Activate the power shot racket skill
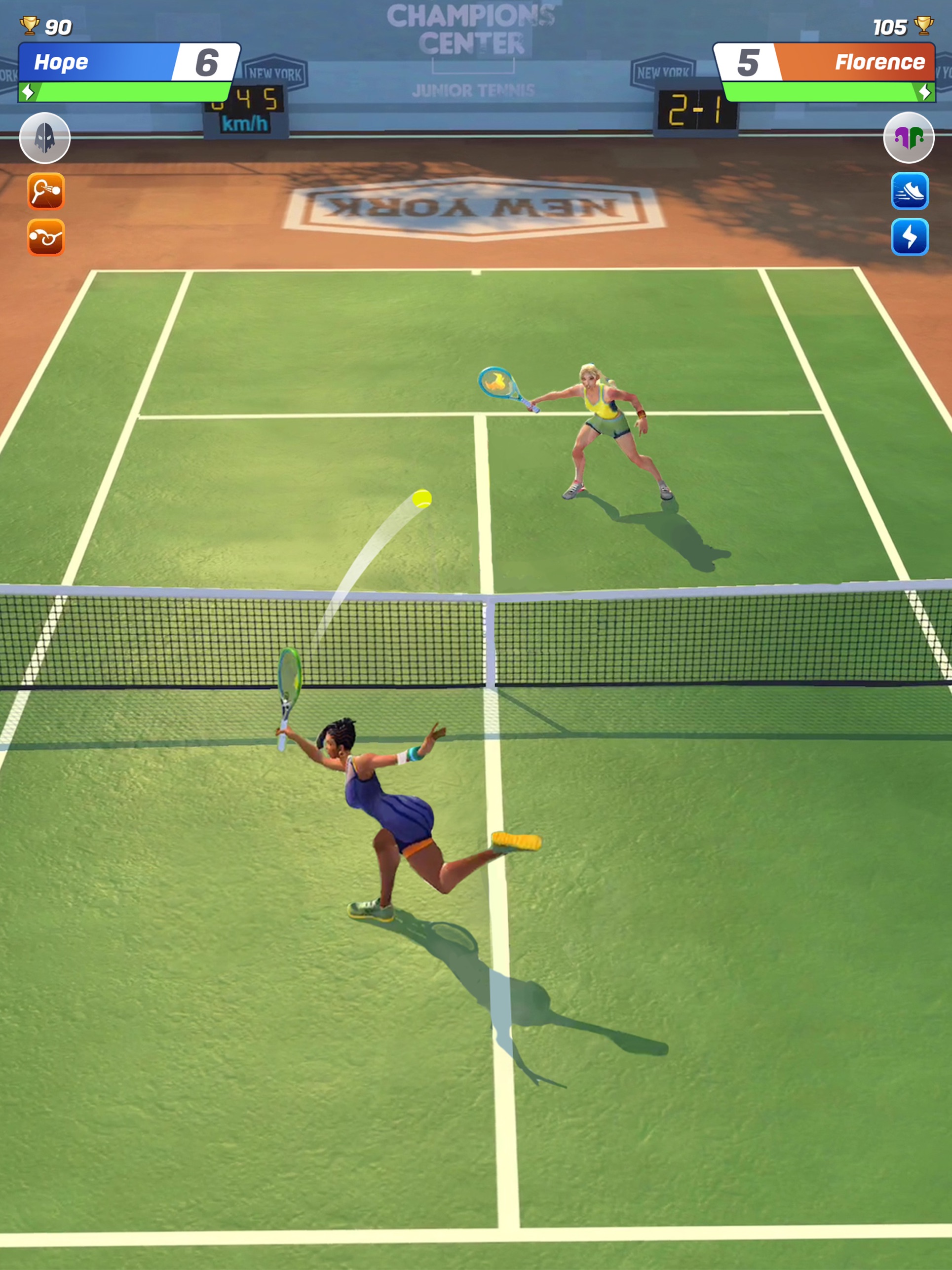Viewport: 952px width, 1270px height. (x=46, y=190)
